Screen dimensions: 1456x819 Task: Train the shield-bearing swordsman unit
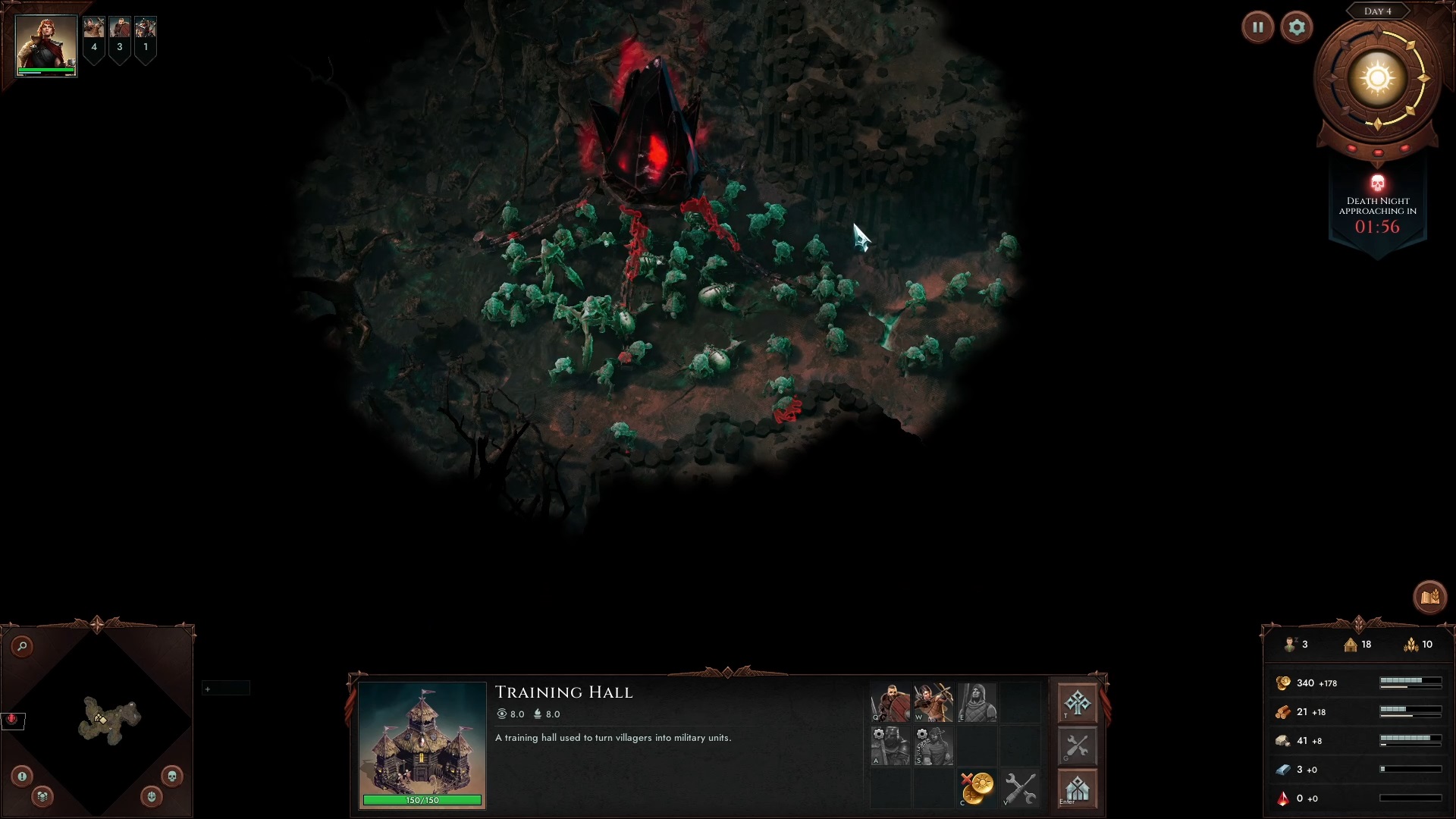click(x=890, y=703)
